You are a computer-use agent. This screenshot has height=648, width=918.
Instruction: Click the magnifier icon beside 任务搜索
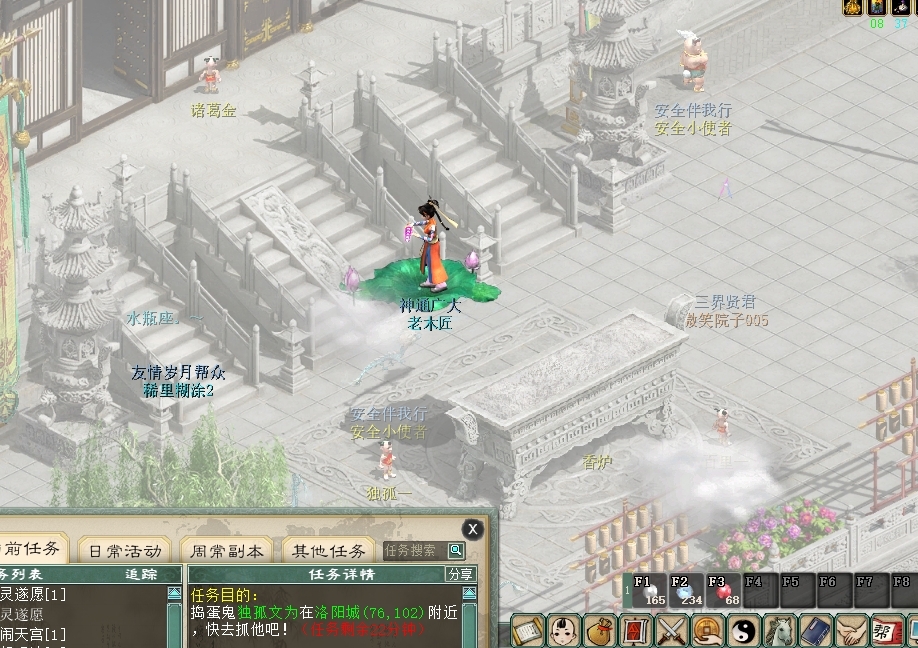(456, 550)
